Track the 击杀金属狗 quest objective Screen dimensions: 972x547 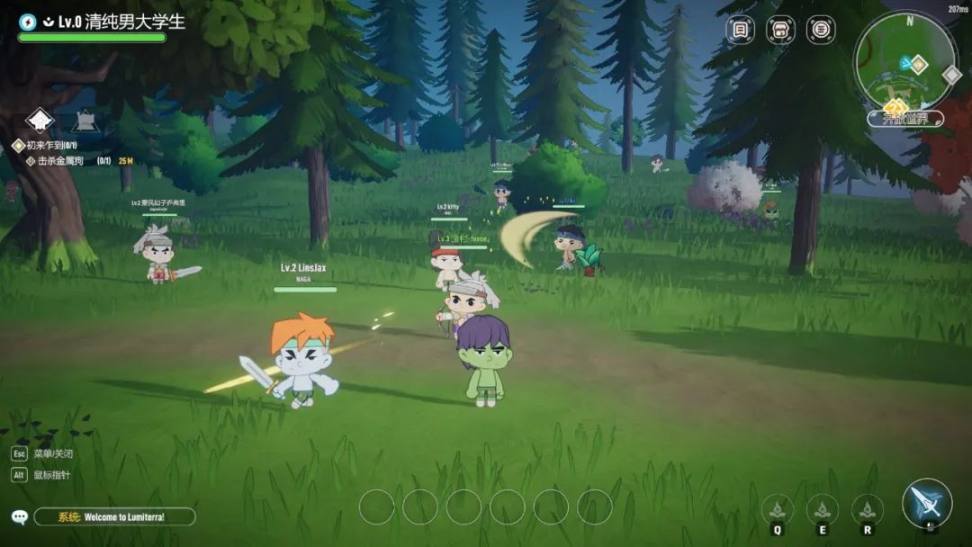click(x=62, y=161)
